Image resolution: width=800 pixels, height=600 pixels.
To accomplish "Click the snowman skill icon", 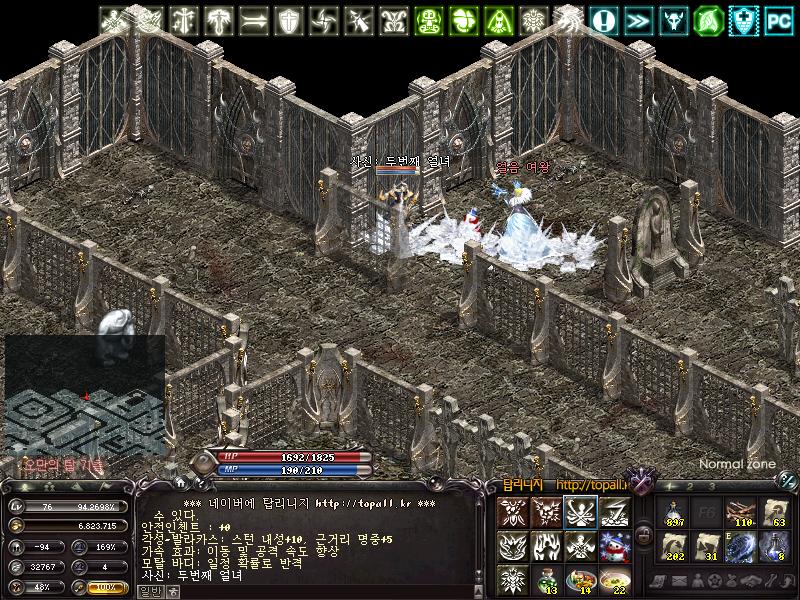I will pos(614,547).
